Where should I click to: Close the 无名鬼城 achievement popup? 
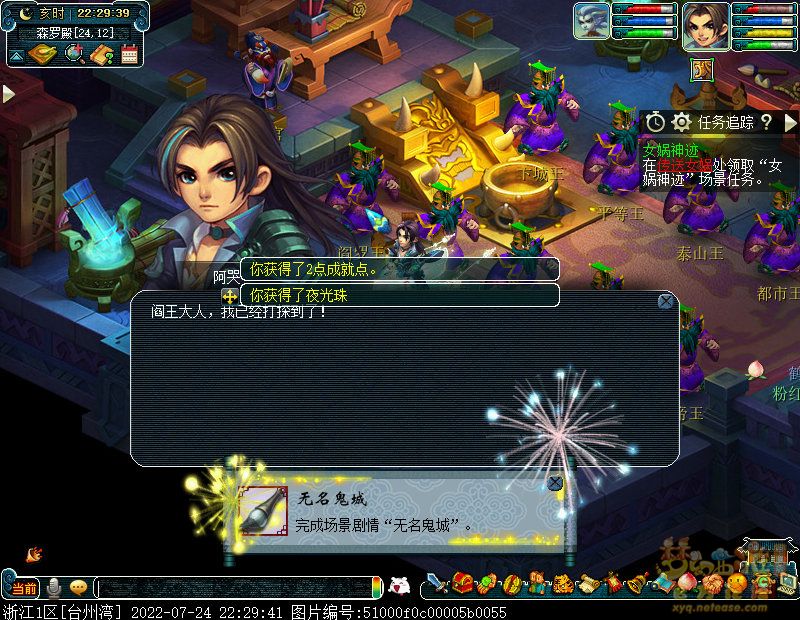pyautogui.click(x=555, y=484)
